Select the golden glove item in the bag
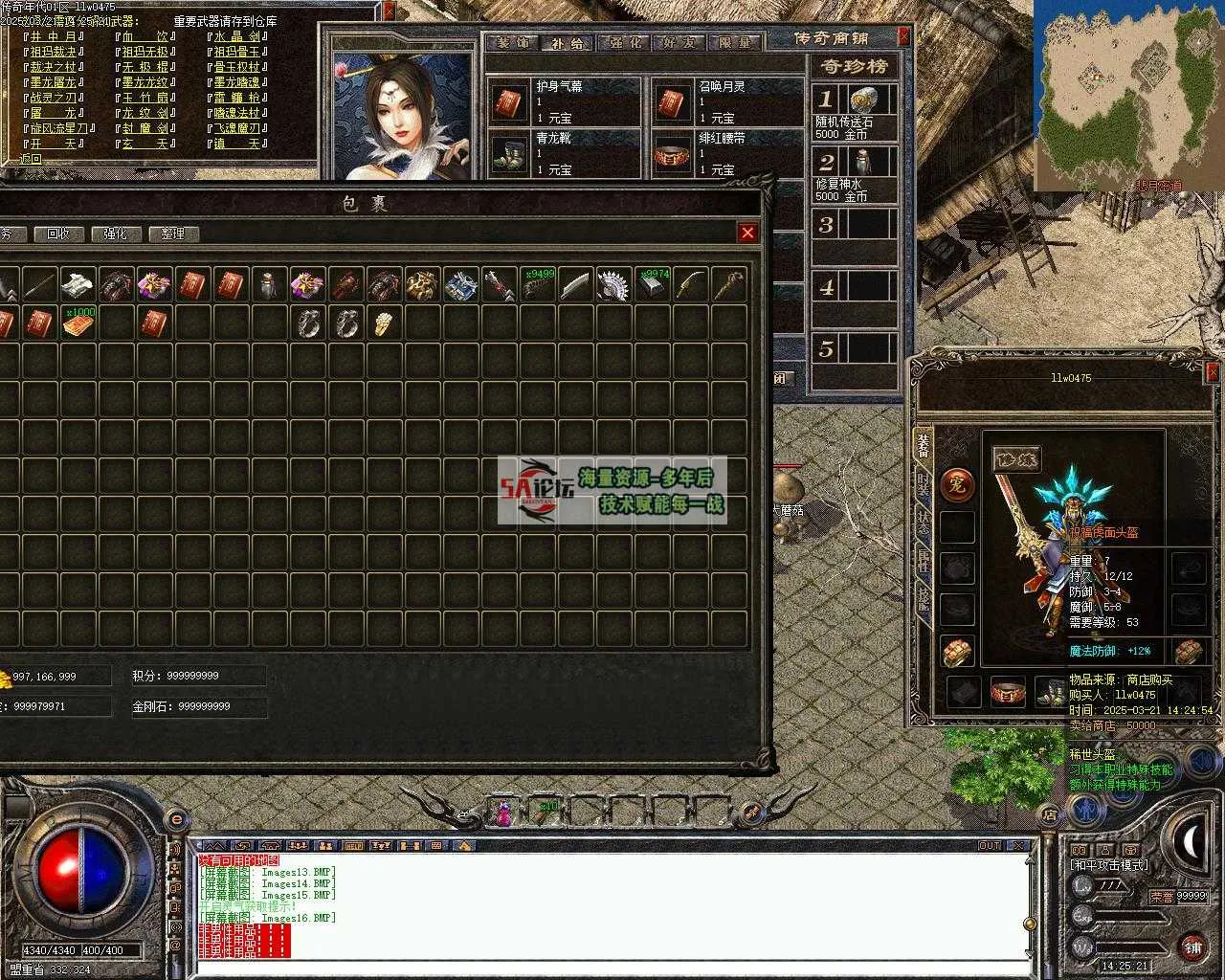This screenshot has height=980, width=1225. click(x=384, y=323)
